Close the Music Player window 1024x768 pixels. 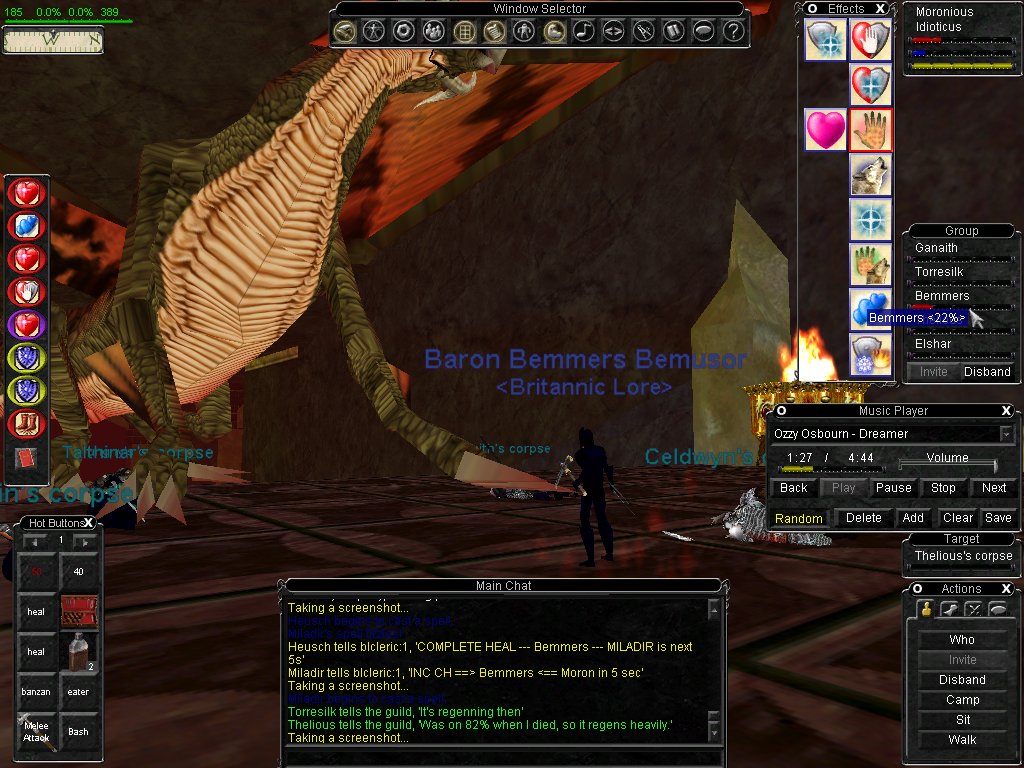click(x=1006, y=411)
